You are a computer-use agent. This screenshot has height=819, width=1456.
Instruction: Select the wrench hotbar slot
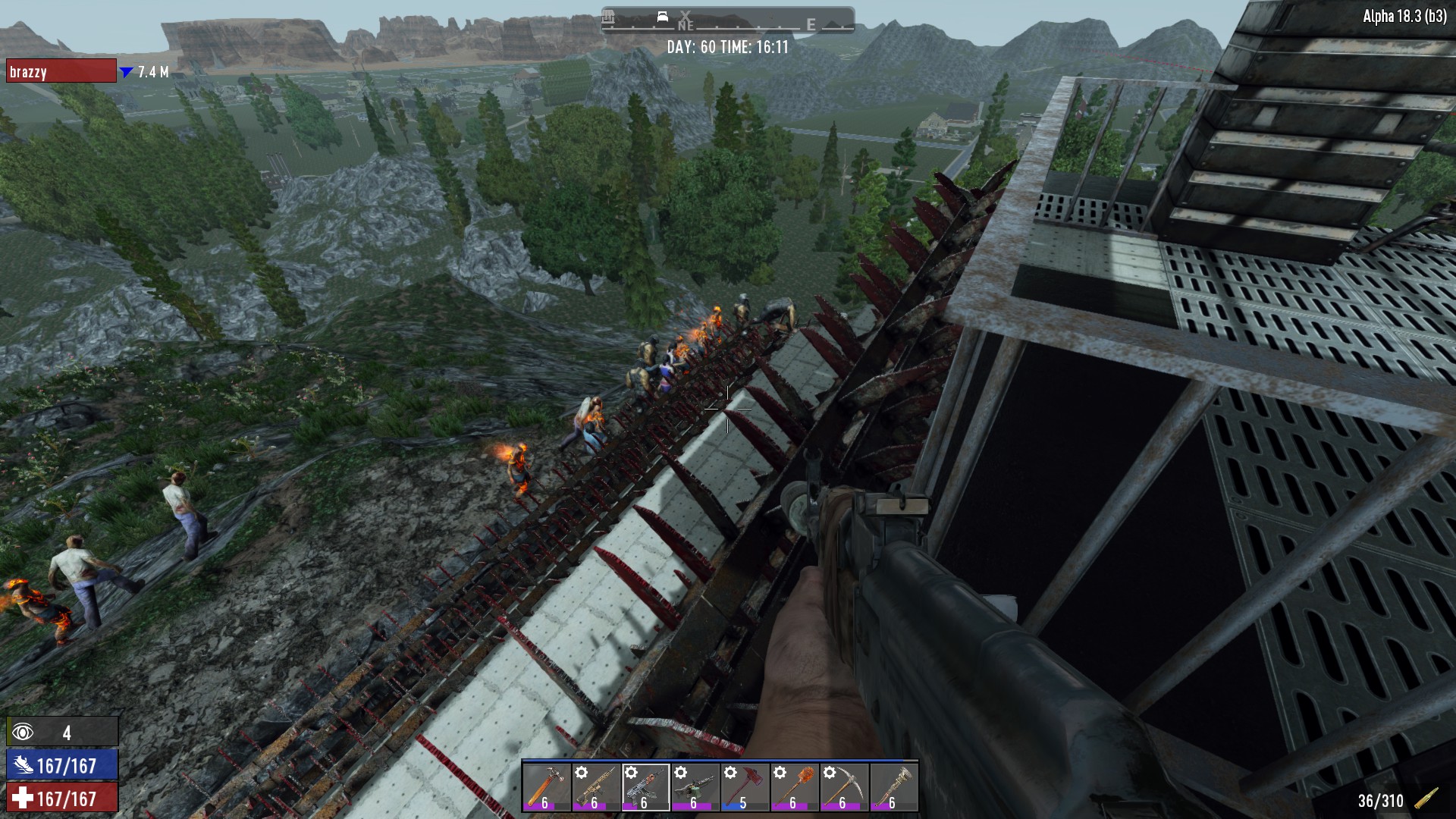pyautogui.click(x=893, y=787)
